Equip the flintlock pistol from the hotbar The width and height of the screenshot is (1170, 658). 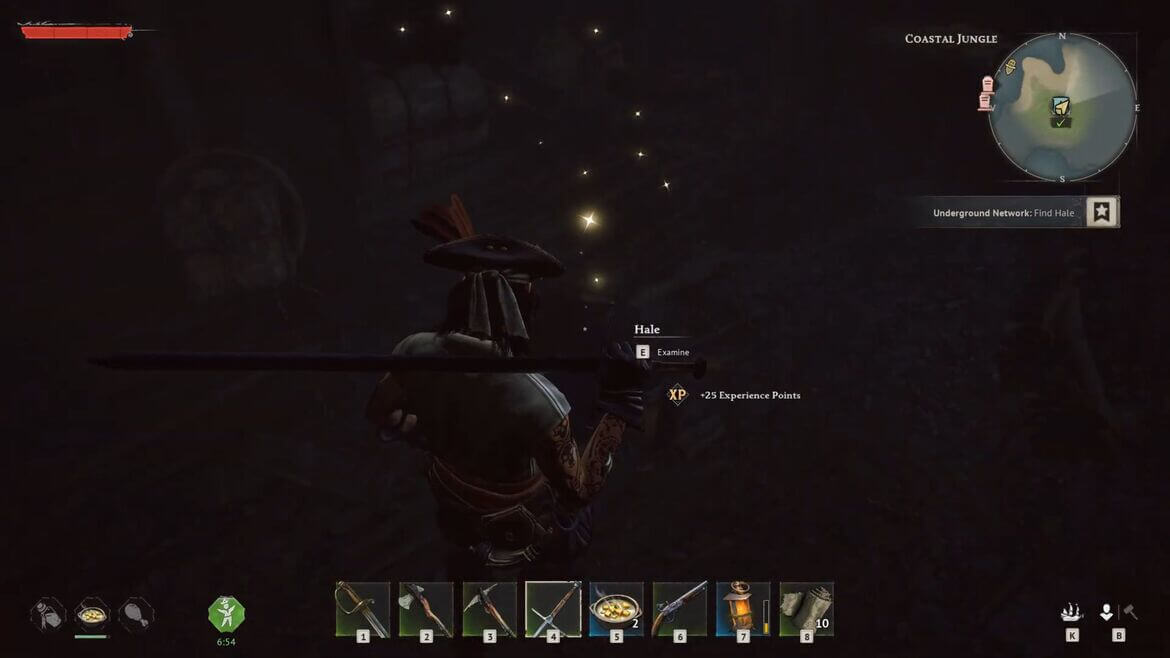pos(680,609)
